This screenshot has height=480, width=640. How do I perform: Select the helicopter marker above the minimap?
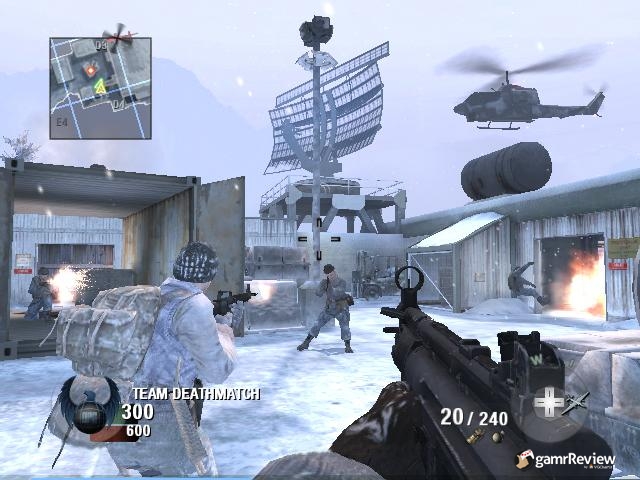119,38
